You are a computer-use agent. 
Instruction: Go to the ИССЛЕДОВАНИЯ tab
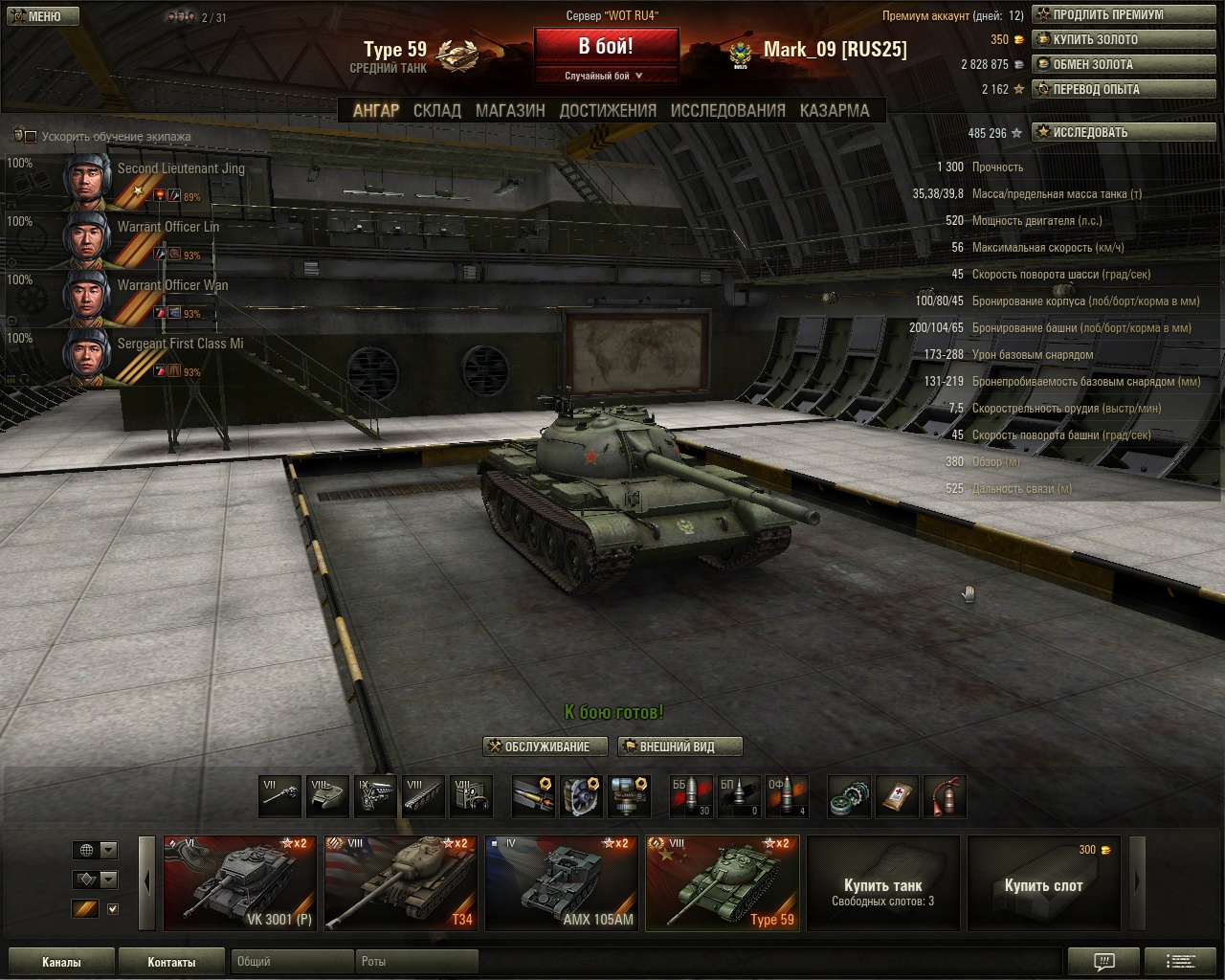click(x=727, y=110)
